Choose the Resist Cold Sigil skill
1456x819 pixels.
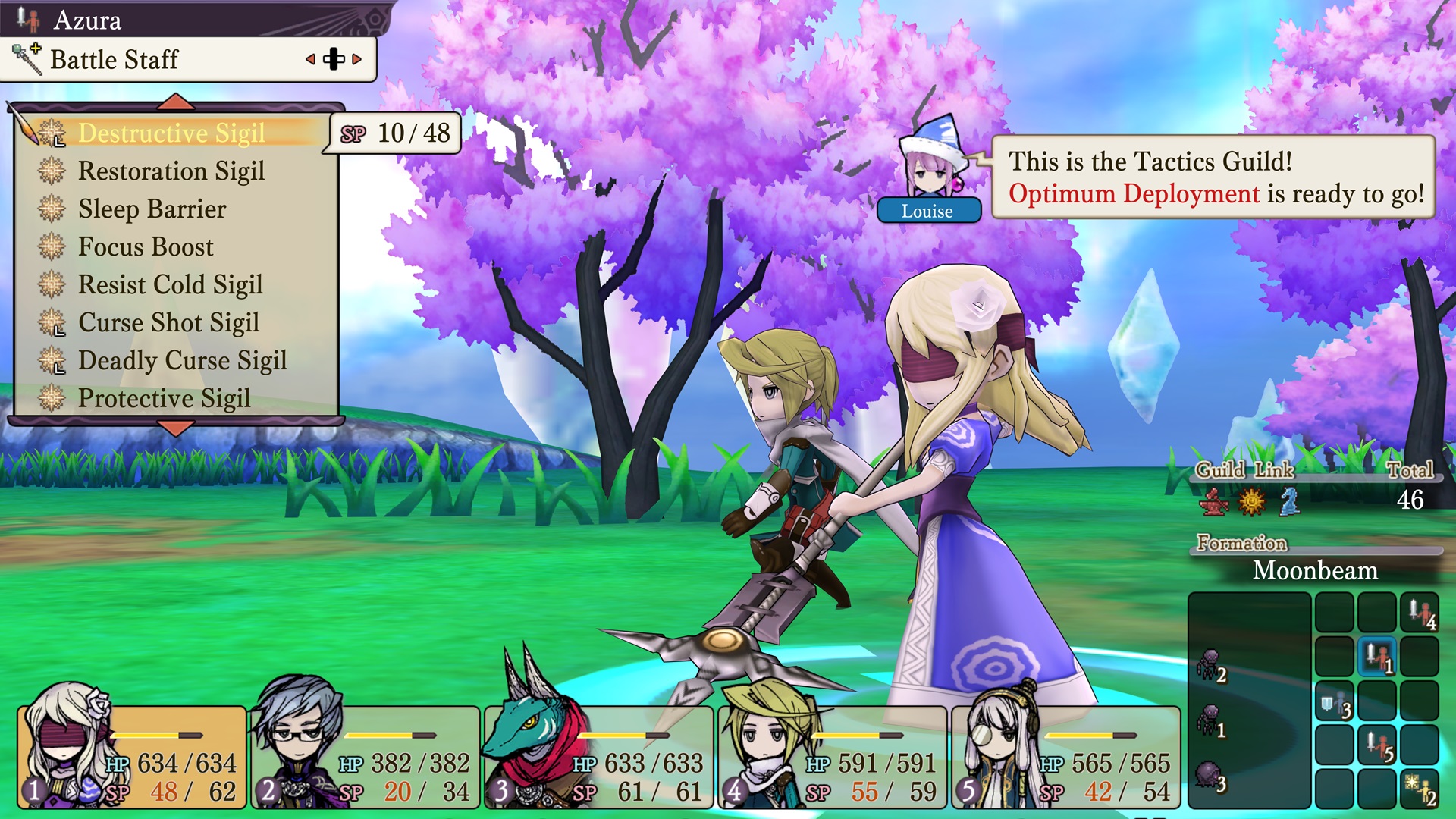click(170, 285)
